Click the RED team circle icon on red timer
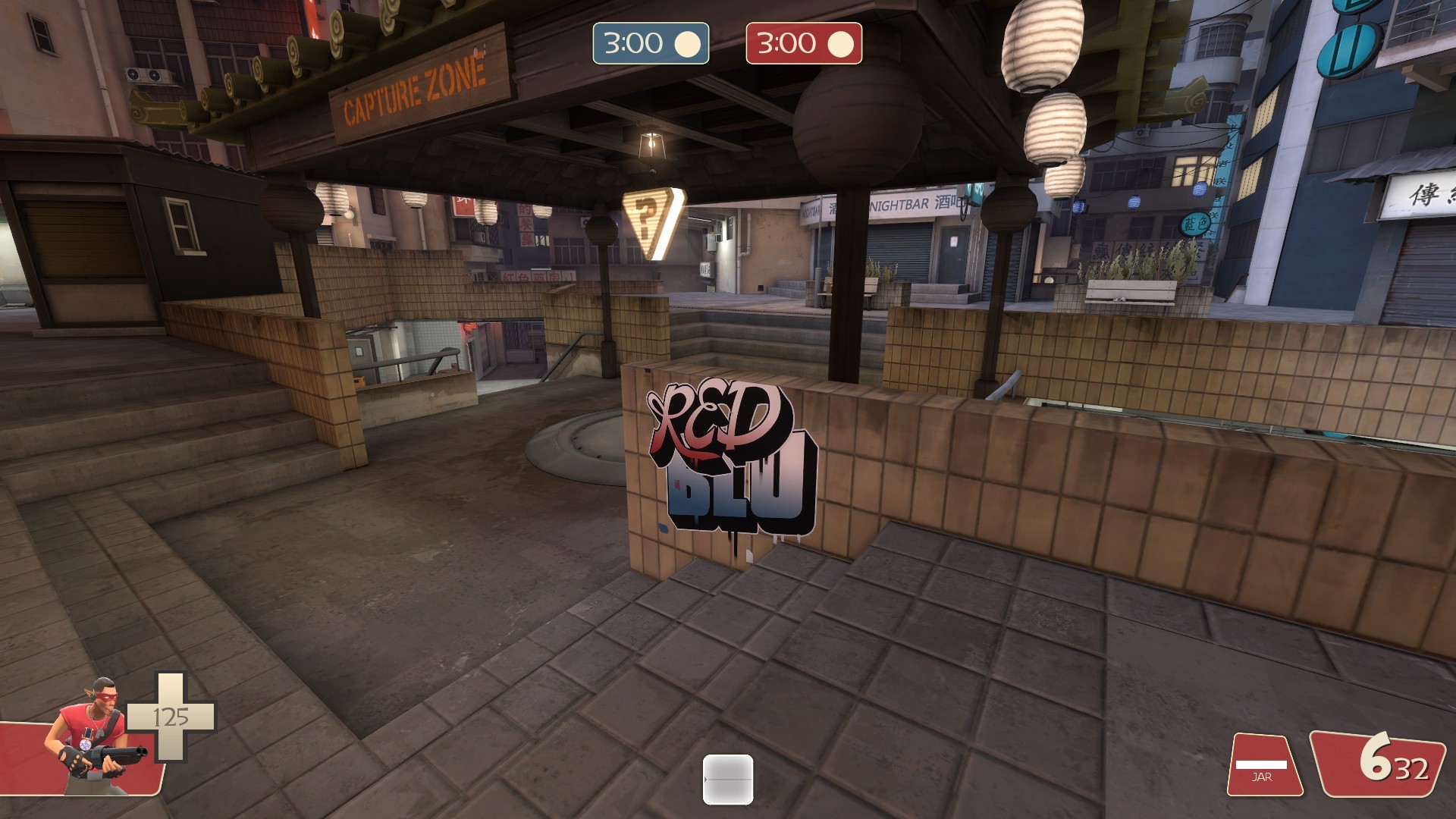 (840, 44)
